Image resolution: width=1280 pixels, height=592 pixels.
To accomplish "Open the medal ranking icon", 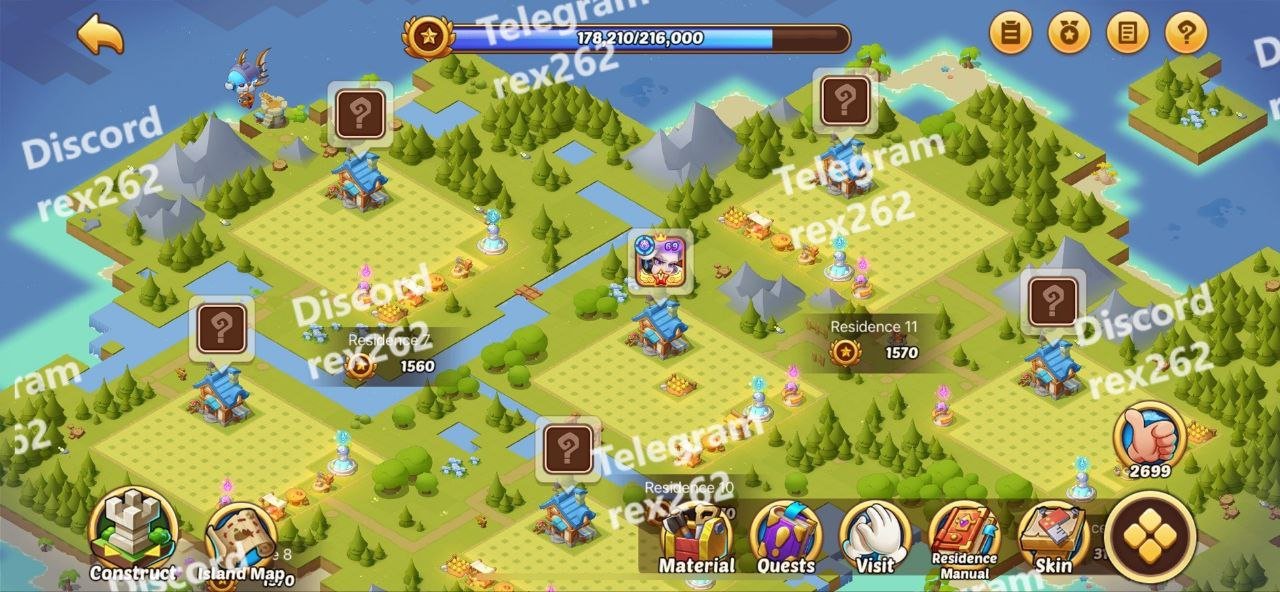I will tap(1068, 34).
